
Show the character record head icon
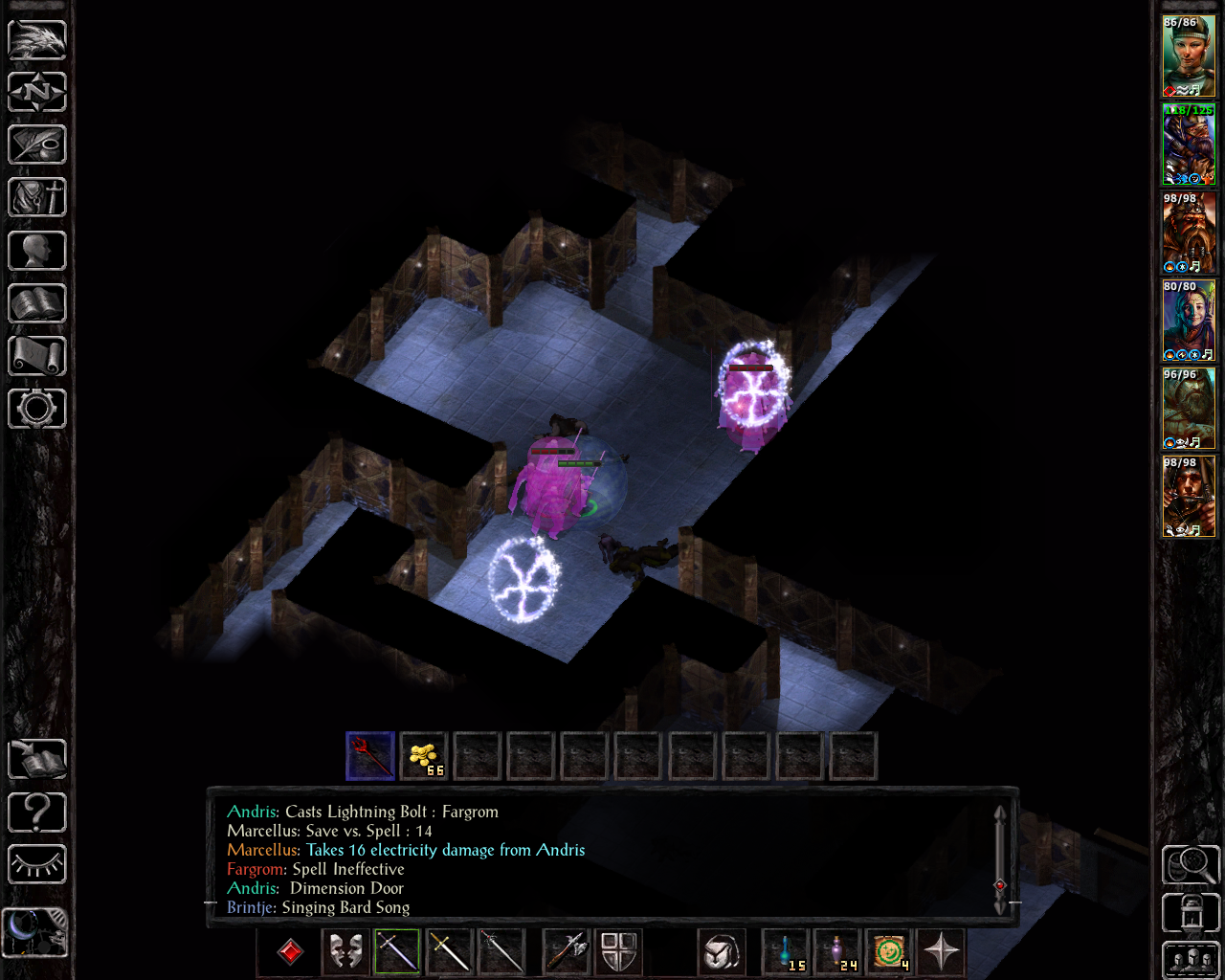37,251
